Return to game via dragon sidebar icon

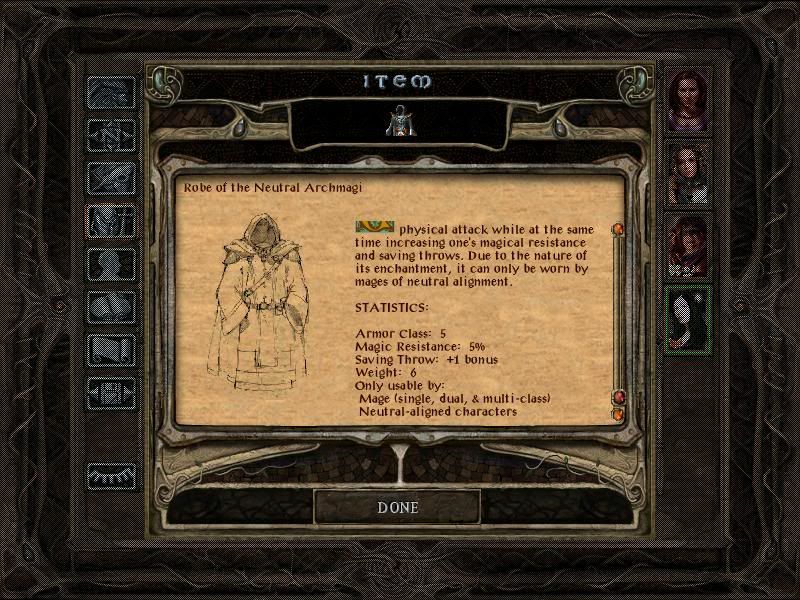click(x=112, y=93)
